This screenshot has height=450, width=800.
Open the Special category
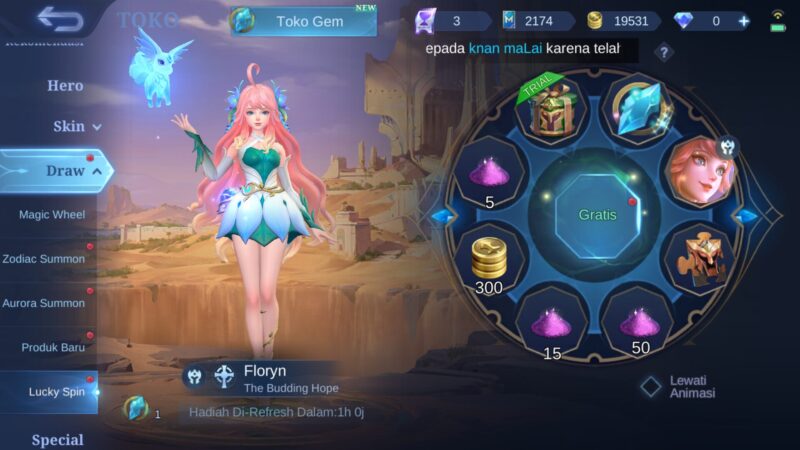tap(58, 439)
